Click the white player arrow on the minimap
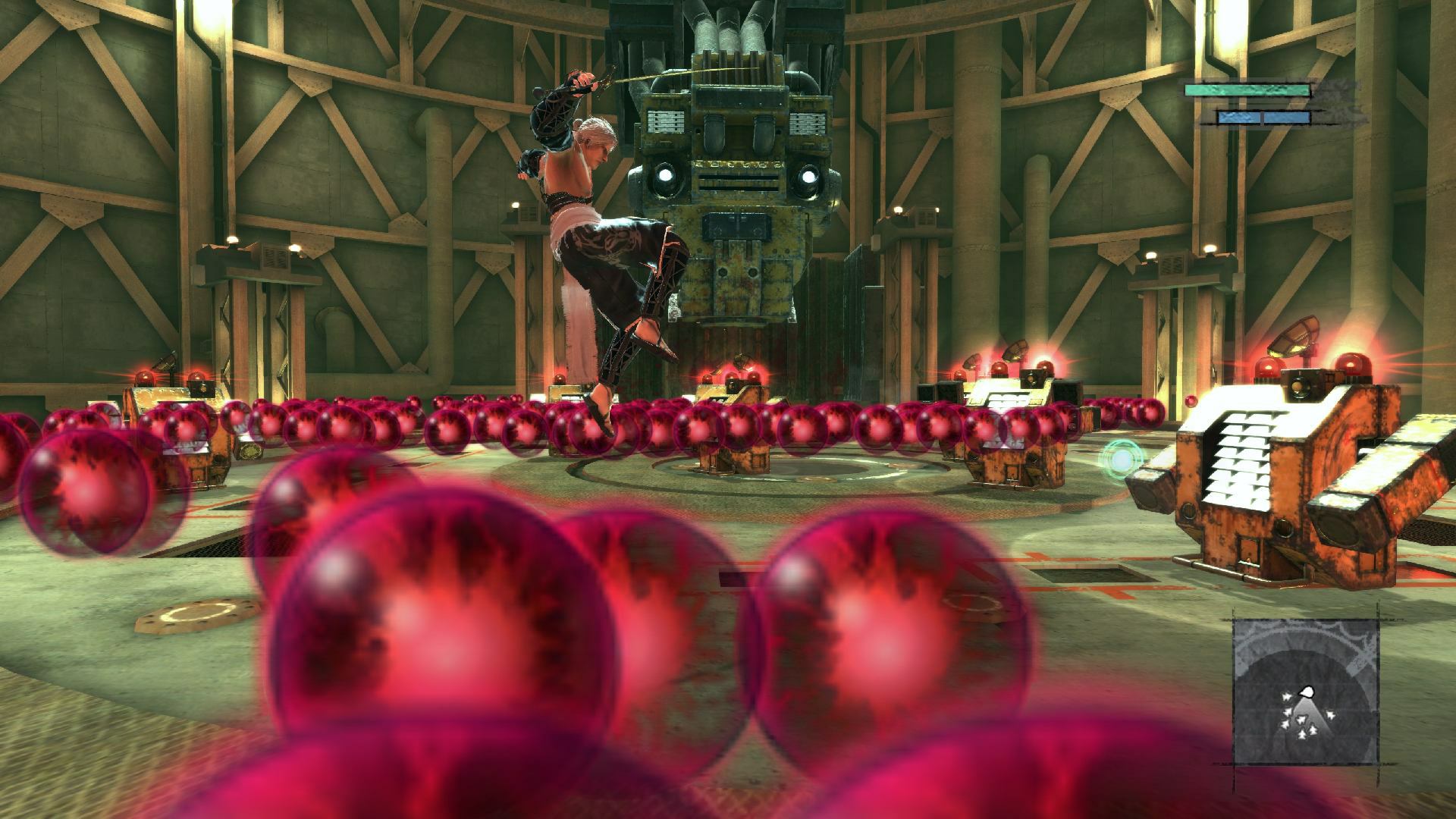 click(1307, 692)
